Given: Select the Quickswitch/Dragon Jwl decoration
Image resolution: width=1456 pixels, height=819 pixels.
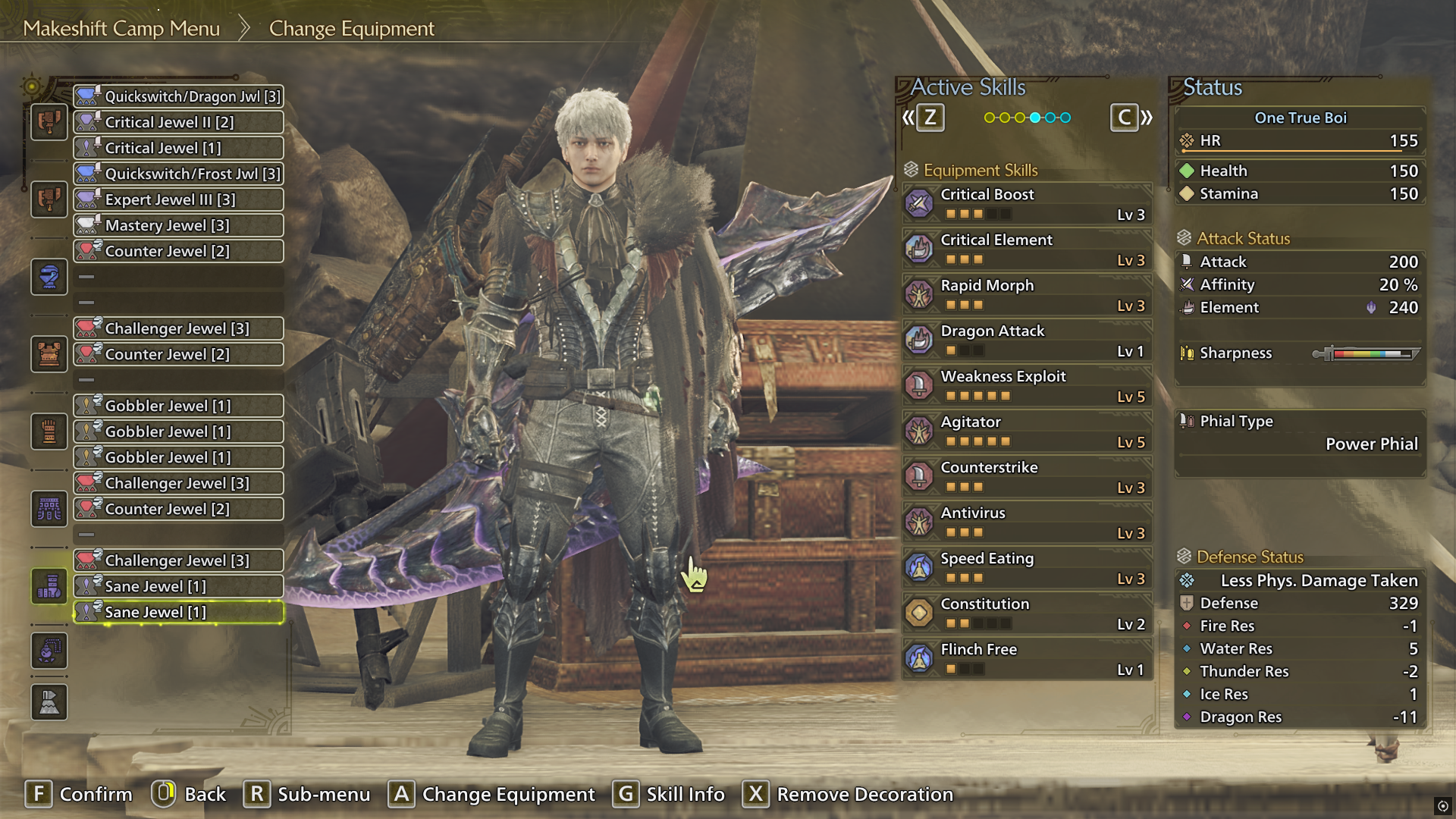Looking at the screenshot, I should click(x=178, y=96).
